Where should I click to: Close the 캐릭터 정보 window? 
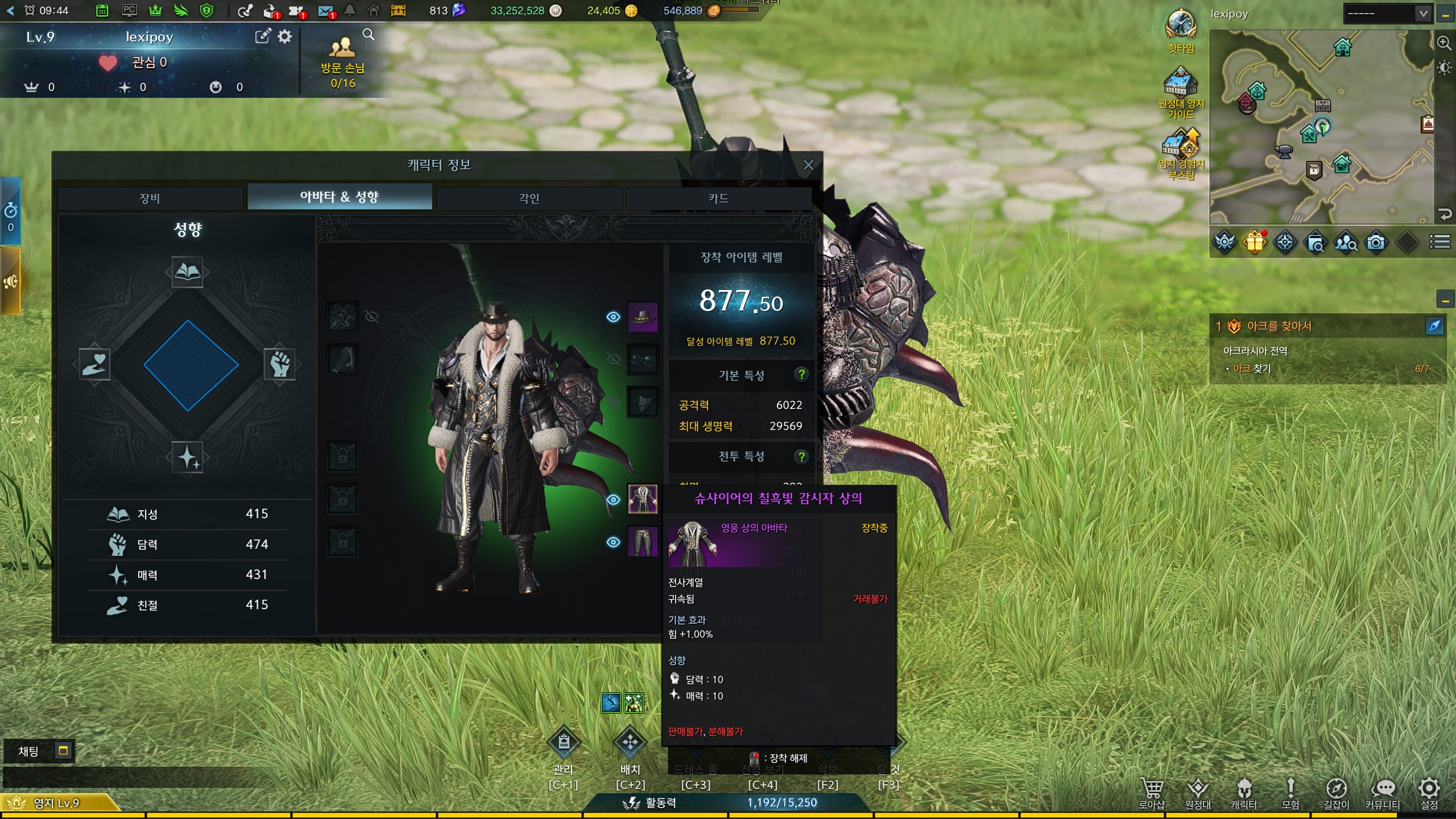(x=808, y=165)
